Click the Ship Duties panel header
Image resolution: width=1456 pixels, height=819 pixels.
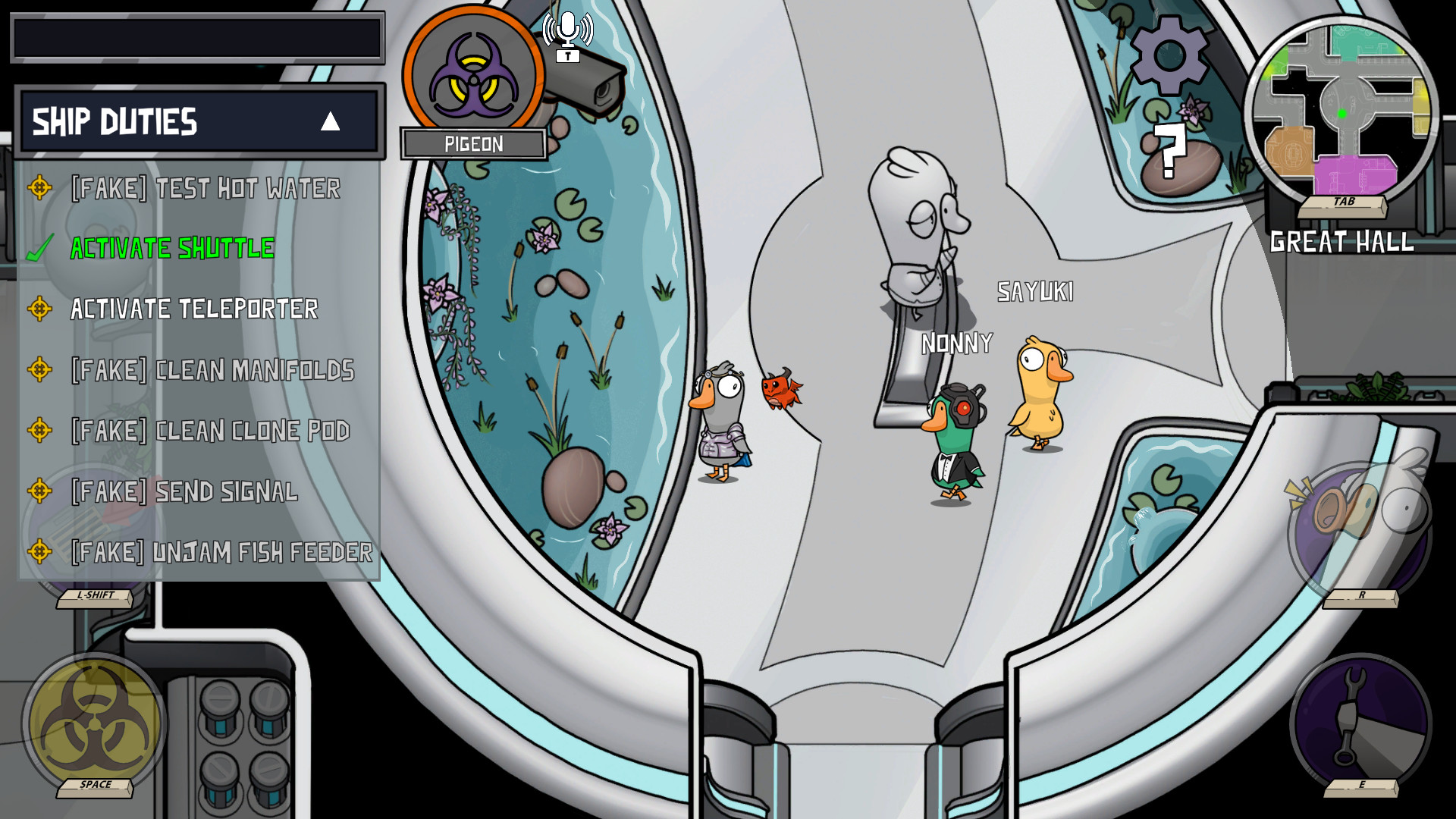pos(114,121)
